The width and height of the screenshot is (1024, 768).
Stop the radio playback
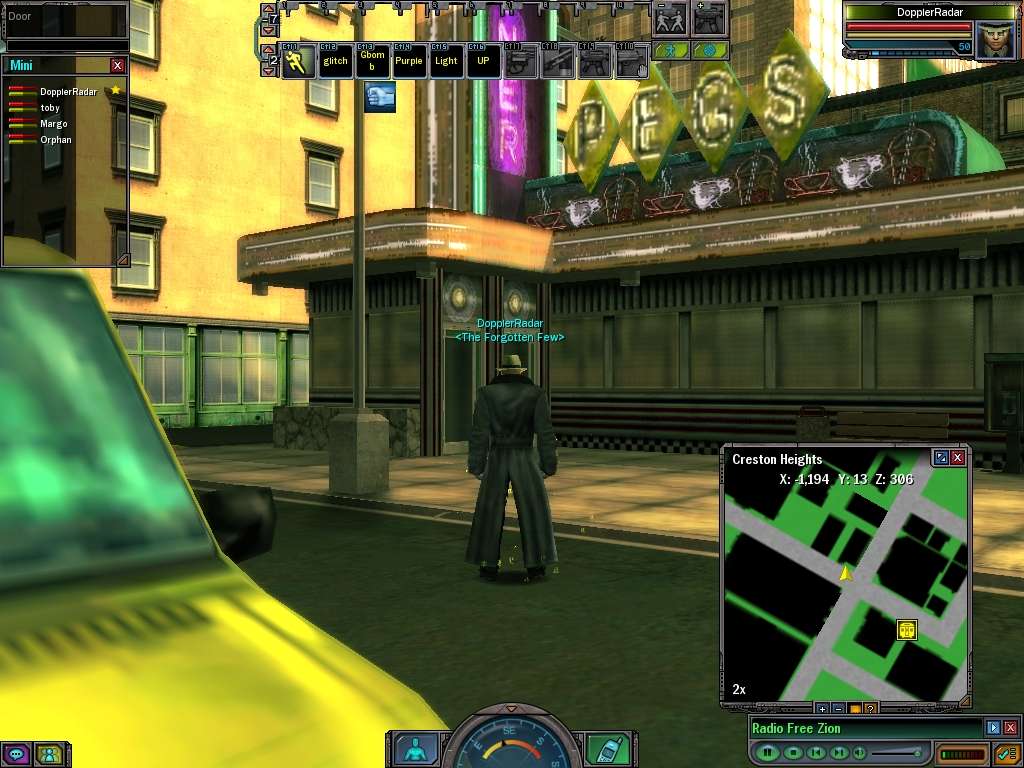pyautogui.click(x=792, y=752)
